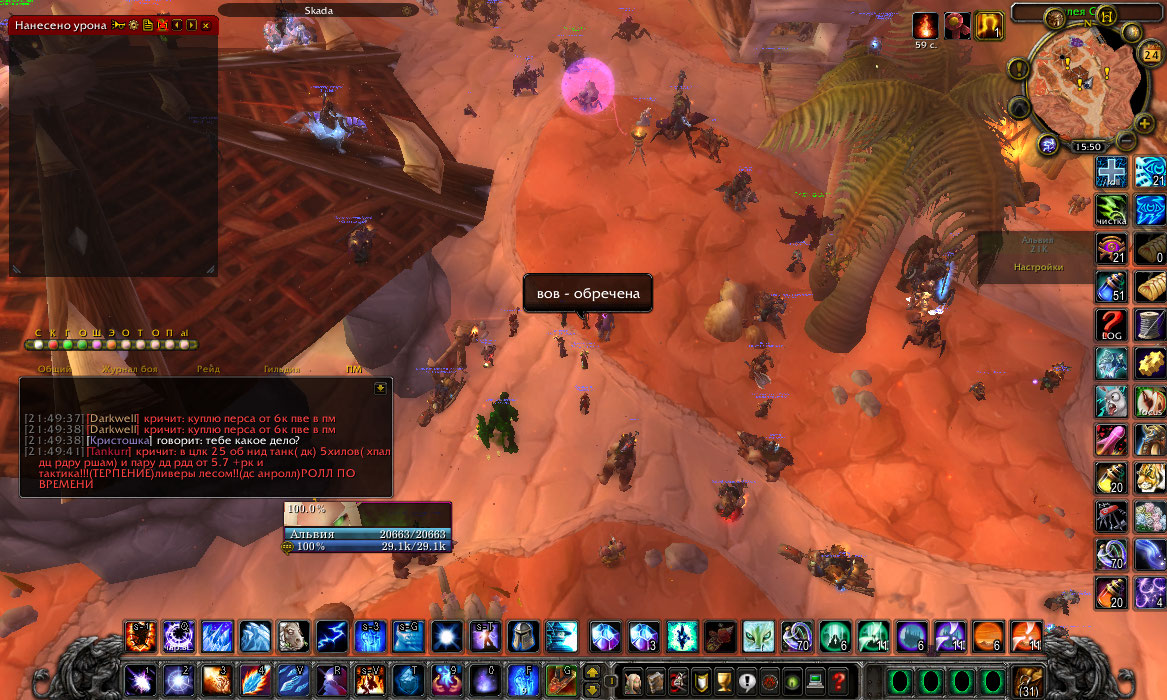
Task: Use the blue potion with 51 charges
Action: [1111, 287]
